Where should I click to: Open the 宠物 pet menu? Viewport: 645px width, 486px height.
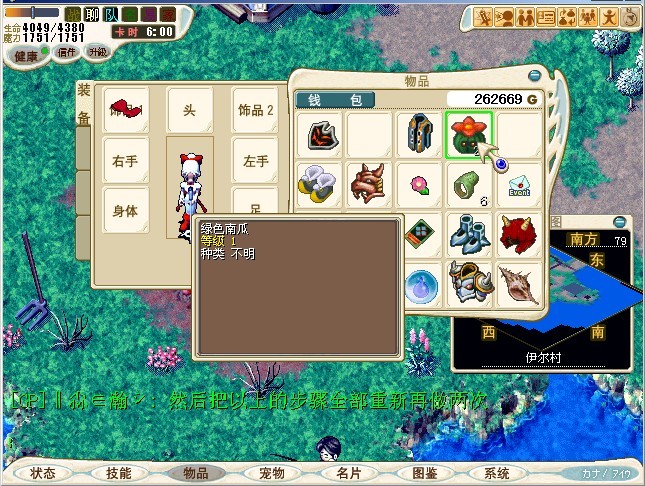(271, 473)
